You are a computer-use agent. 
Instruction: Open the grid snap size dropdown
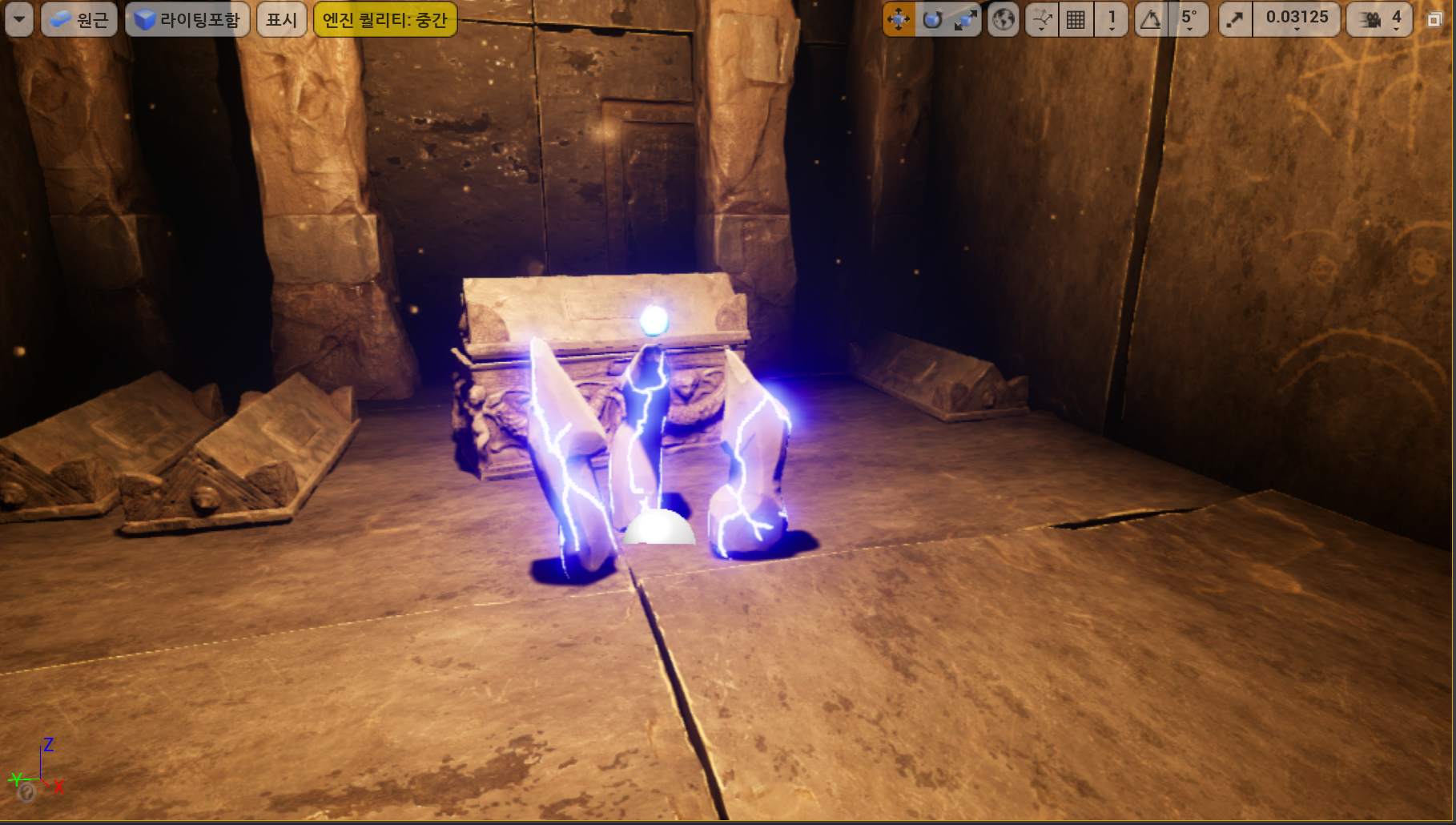coord(1112,18)
